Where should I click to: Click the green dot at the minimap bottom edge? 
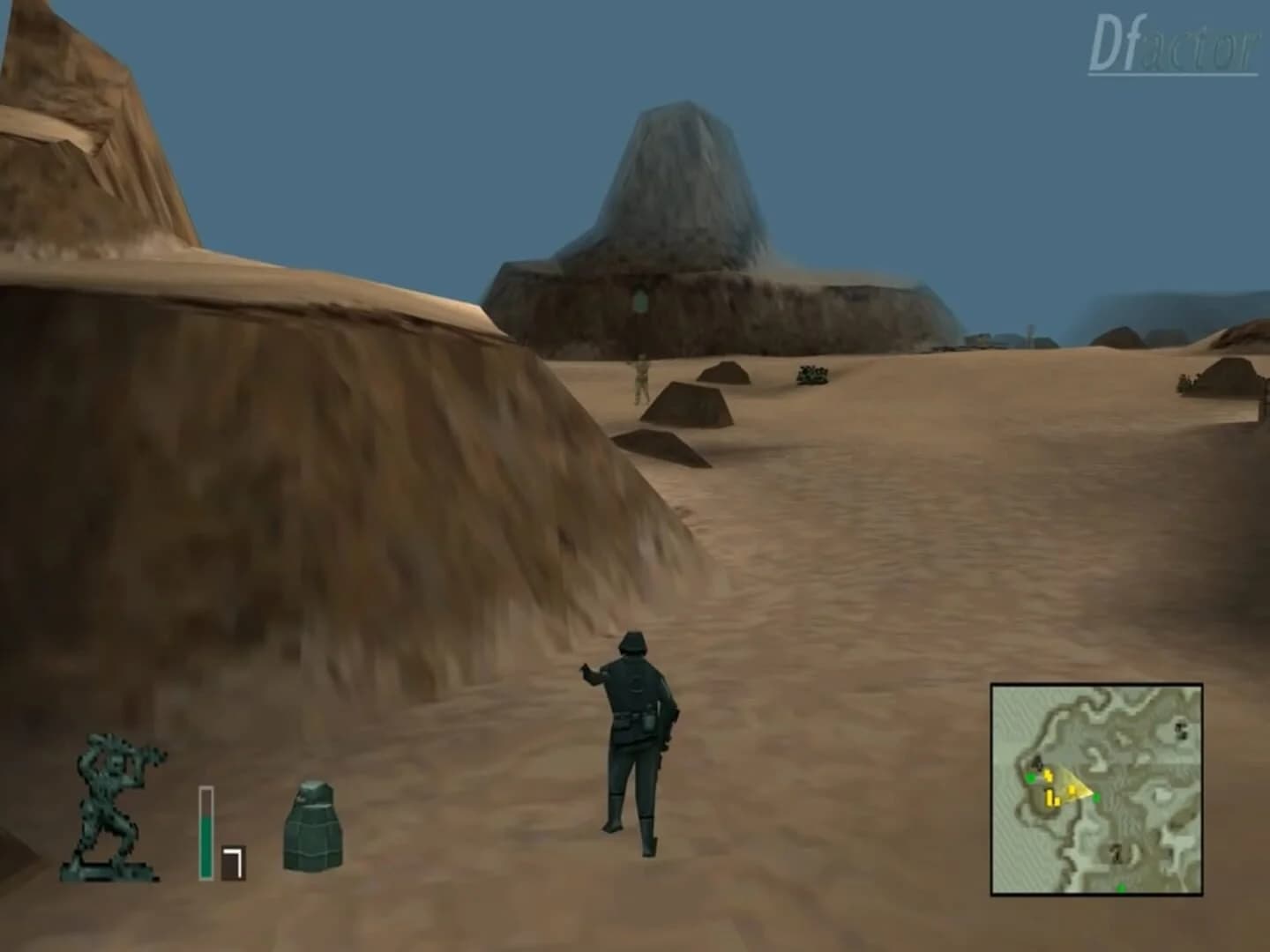tap(1122, 887)
